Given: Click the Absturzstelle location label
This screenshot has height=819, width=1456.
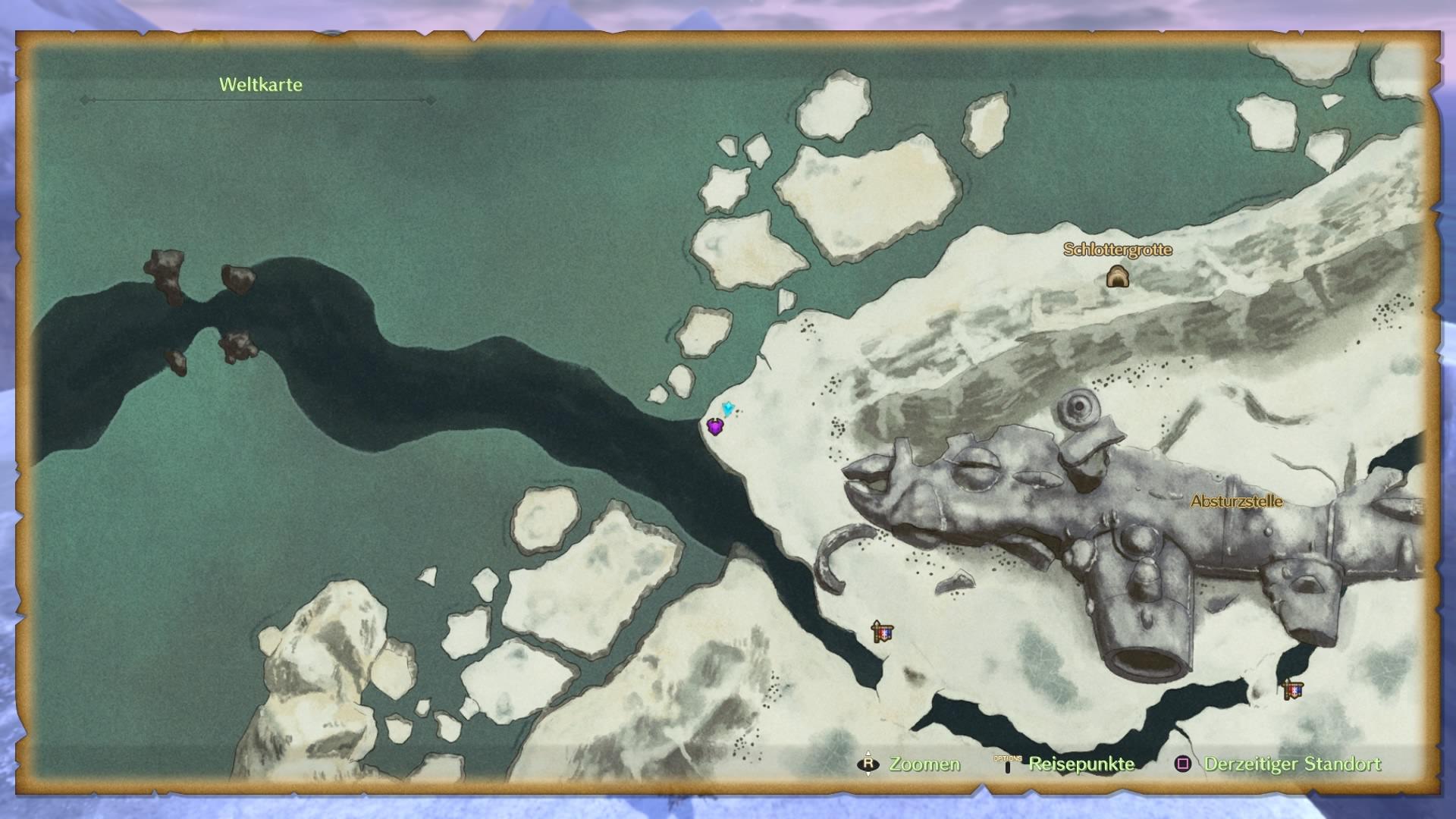Looking at the screenshot, I should (1236, 501).
